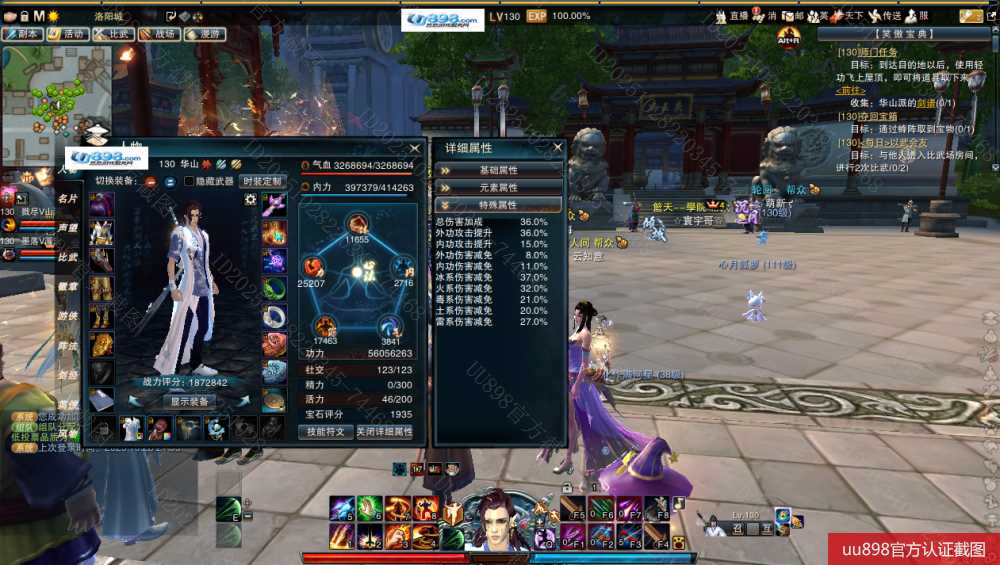Click the 关闭详细属性 button
The width and height of the screenshot is (1000, 565).
point(384,432)
